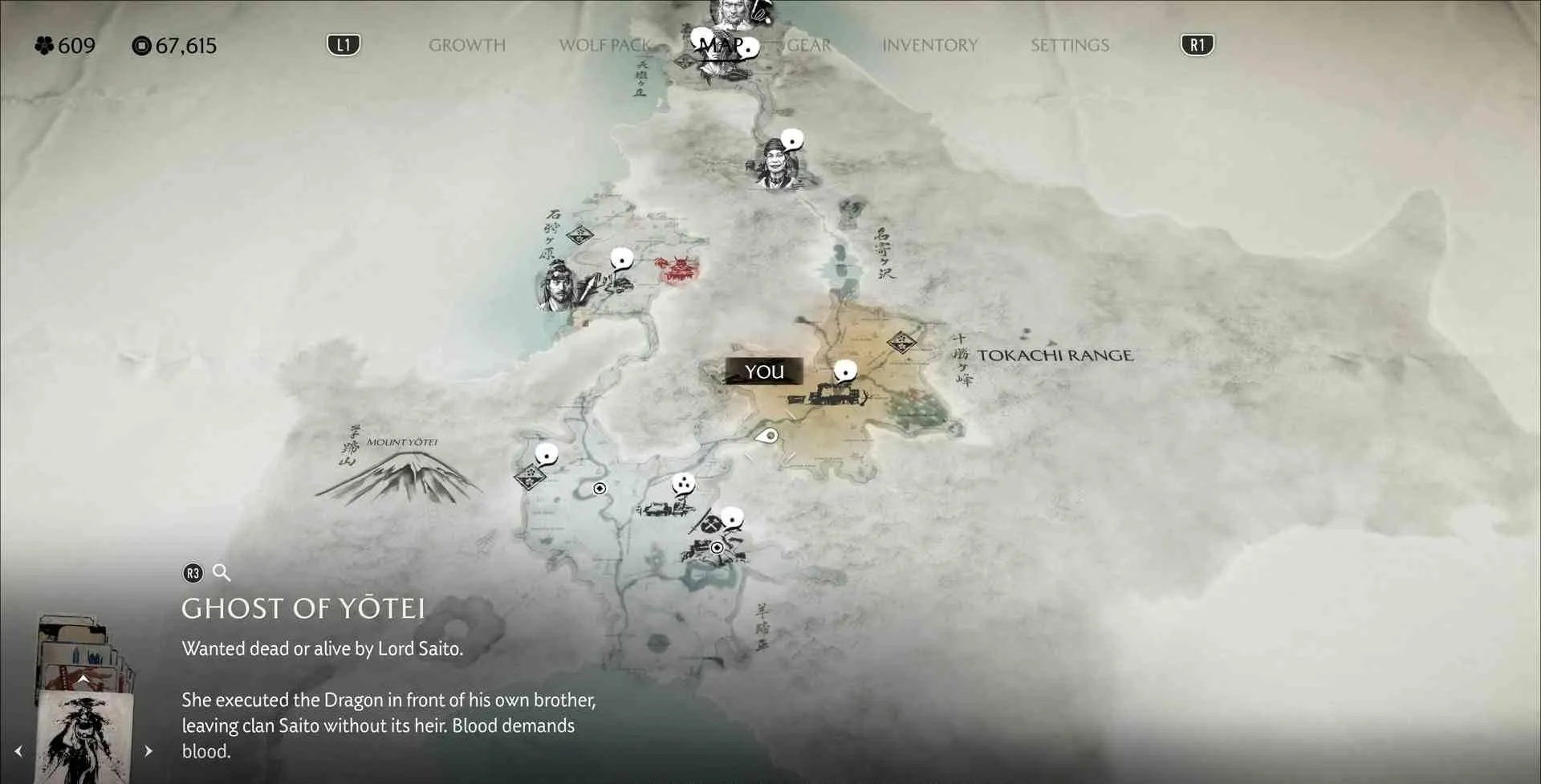
Task: Select the Tokachi Range region label
Action: 1055,355
